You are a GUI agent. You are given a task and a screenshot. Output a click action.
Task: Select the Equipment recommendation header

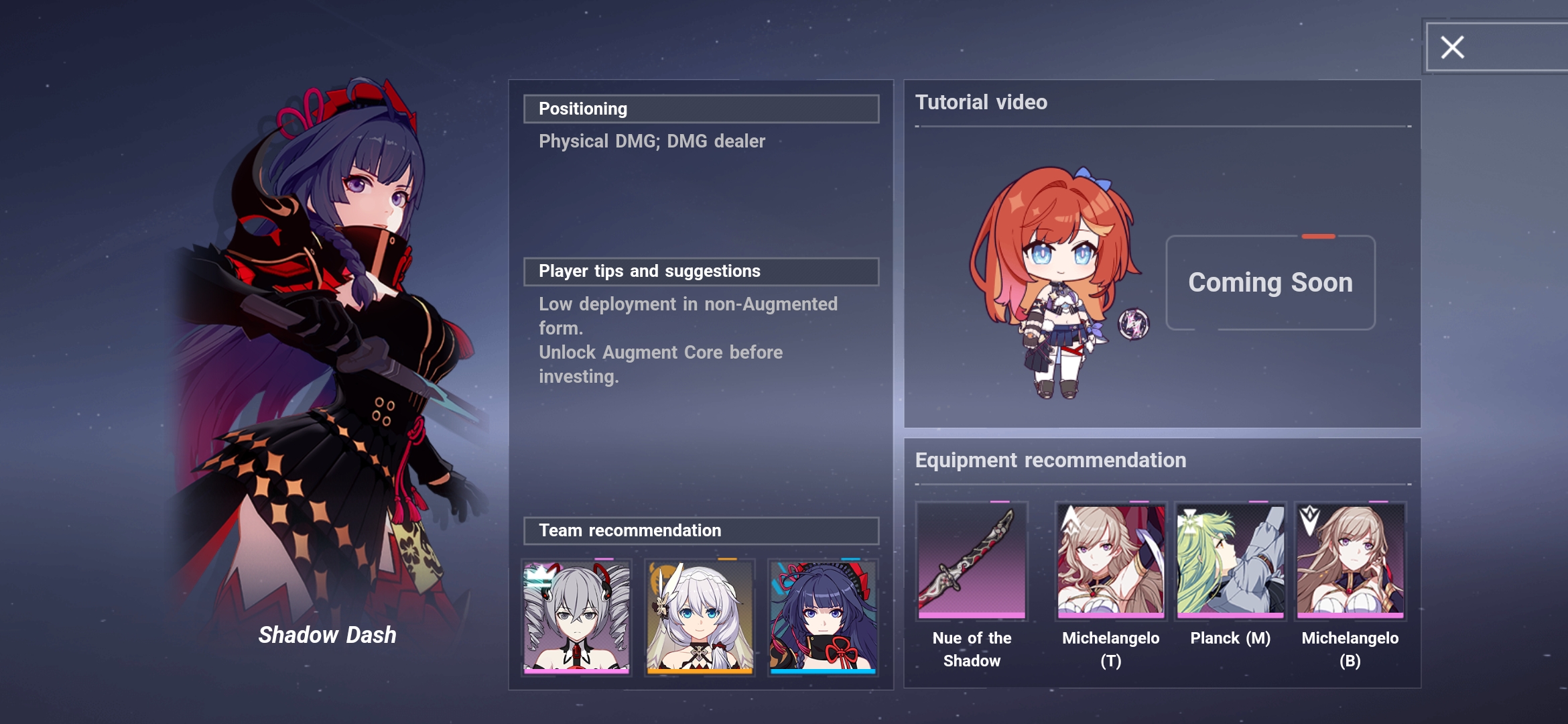(x=1049, y=461)
